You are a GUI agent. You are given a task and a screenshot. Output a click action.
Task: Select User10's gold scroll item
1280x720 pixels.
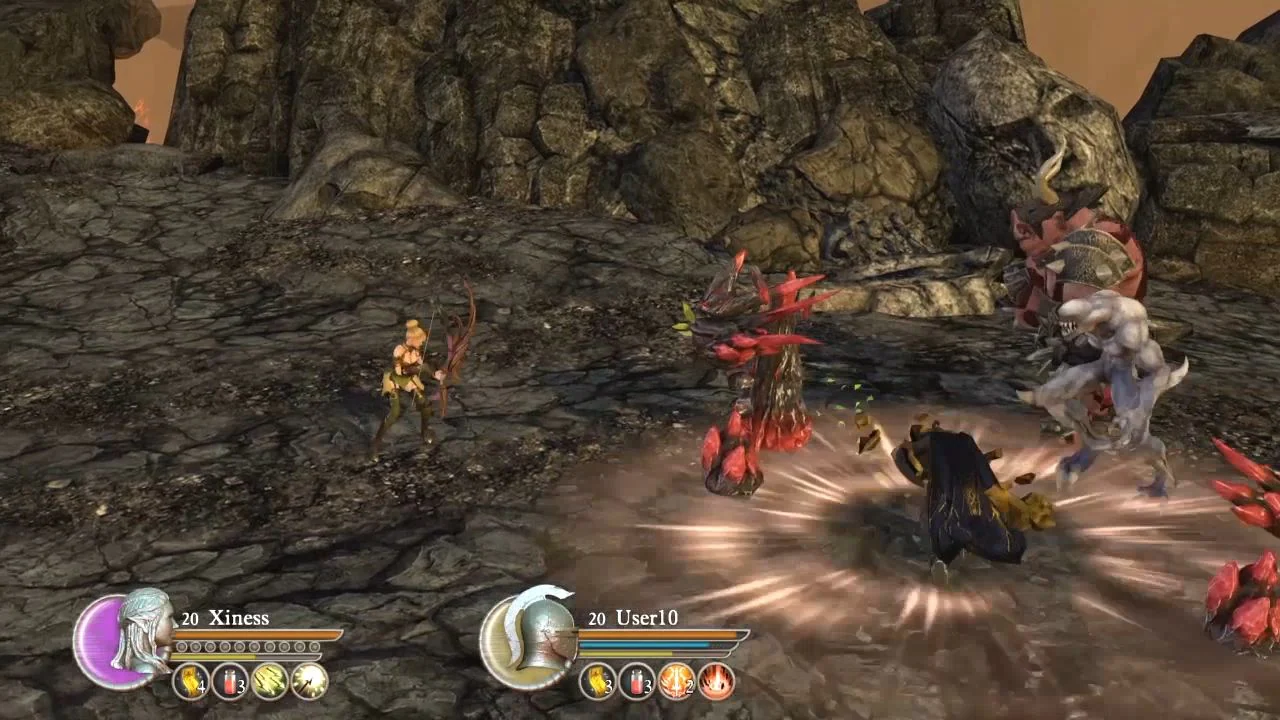pos(596,682)
